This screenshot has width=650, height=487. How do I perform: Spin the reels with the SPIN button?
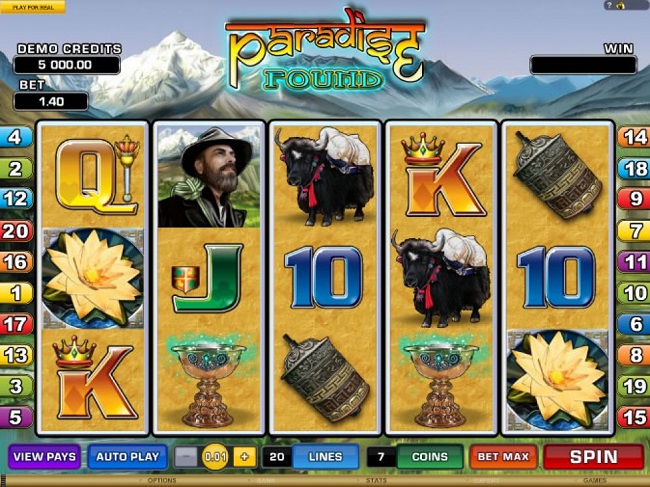click(594, 457)
